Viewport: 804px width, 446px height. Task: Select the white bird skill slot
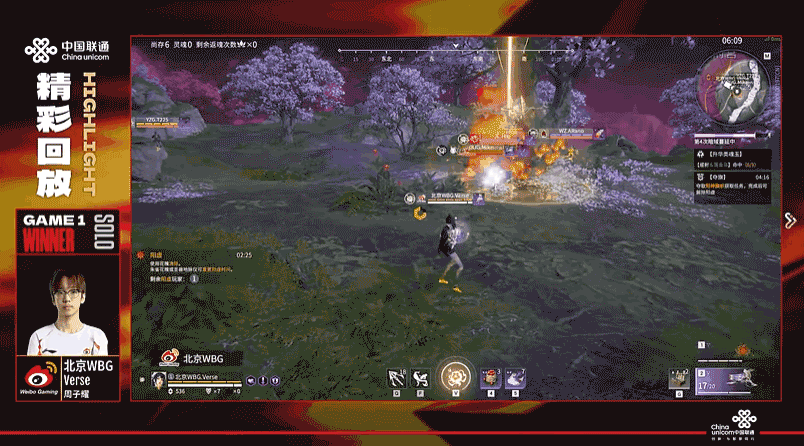click(x=423, y=378)
